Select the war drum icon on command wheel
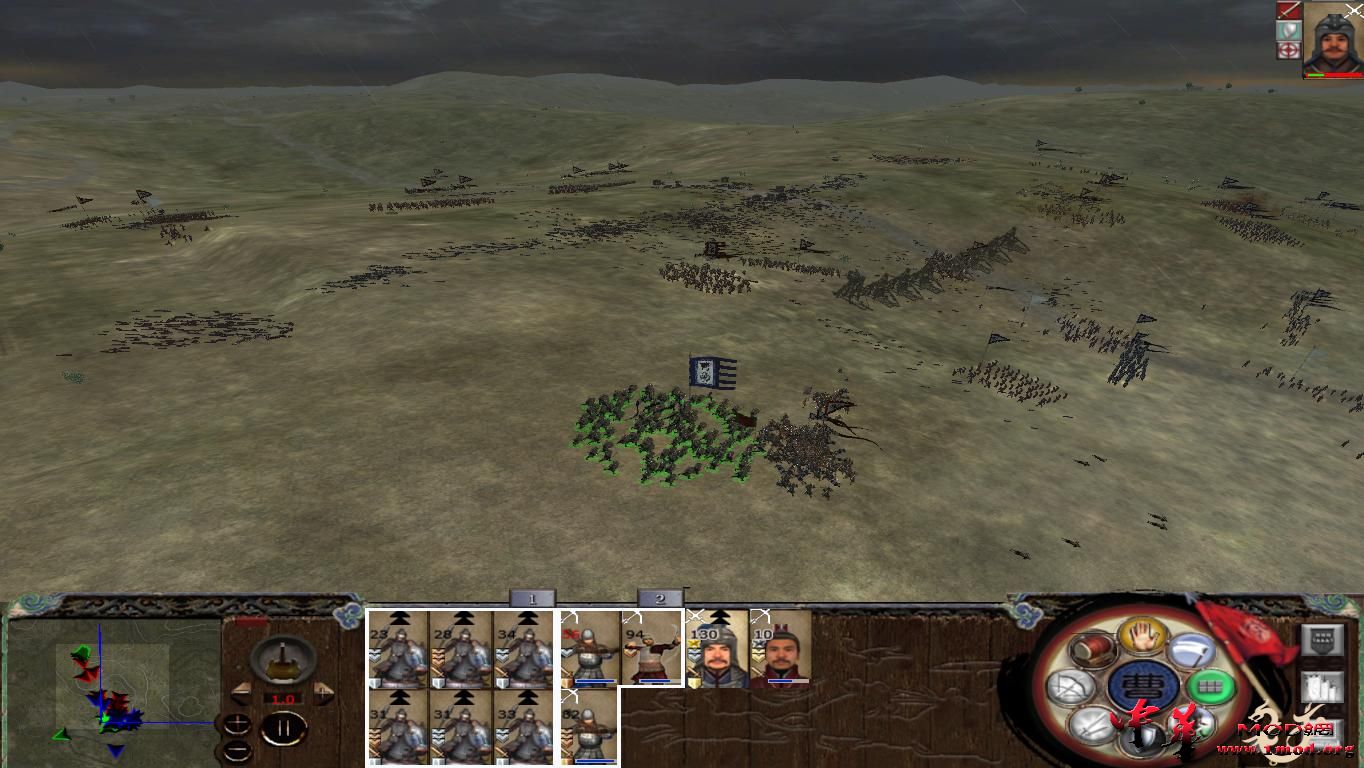The image size is (1364, 768). (x=1092, y=650)
